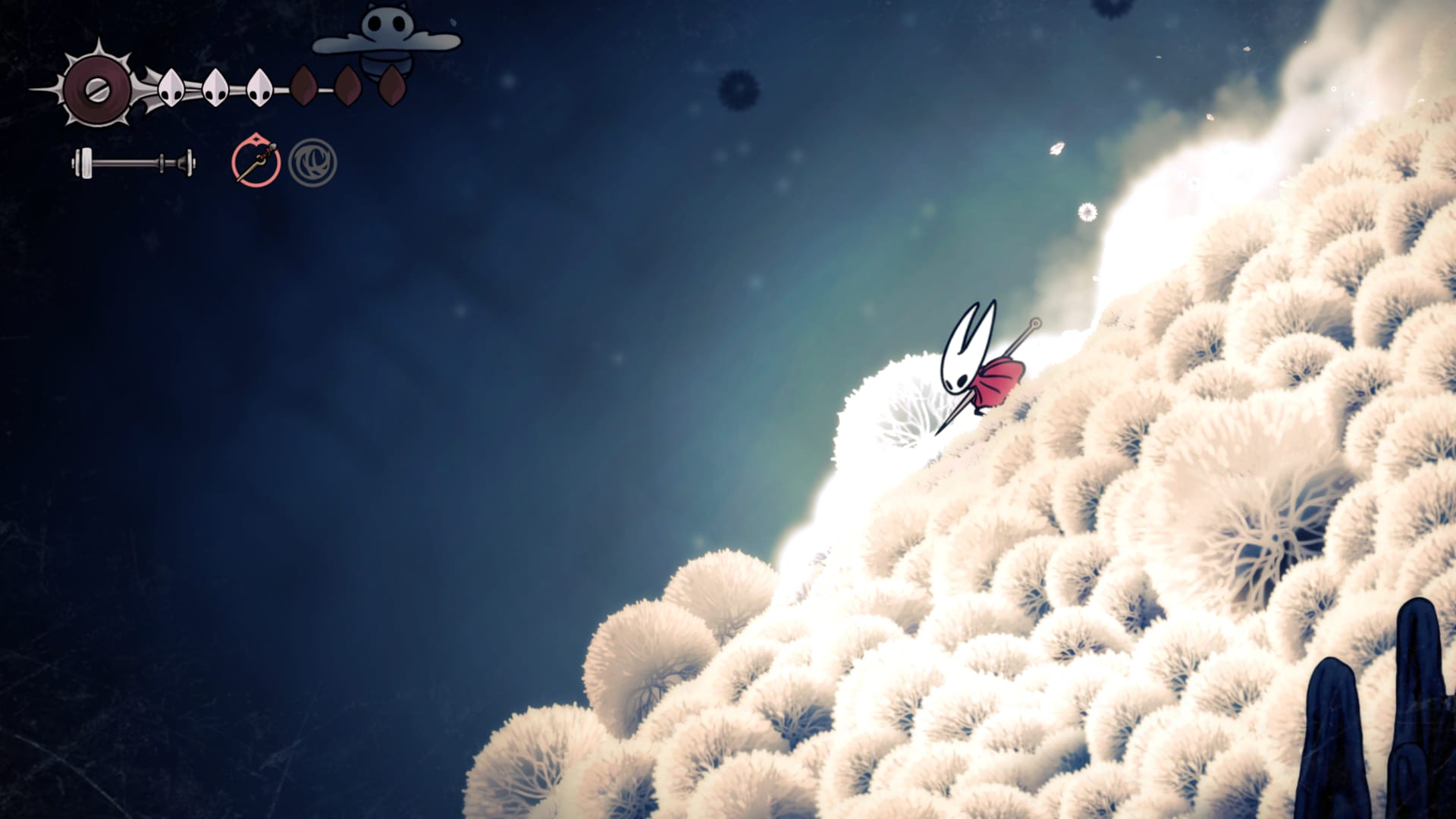Viewport: 1456px width, 819px height.
Task: Select the grey swirl tool icon
Action: (312, 162)
